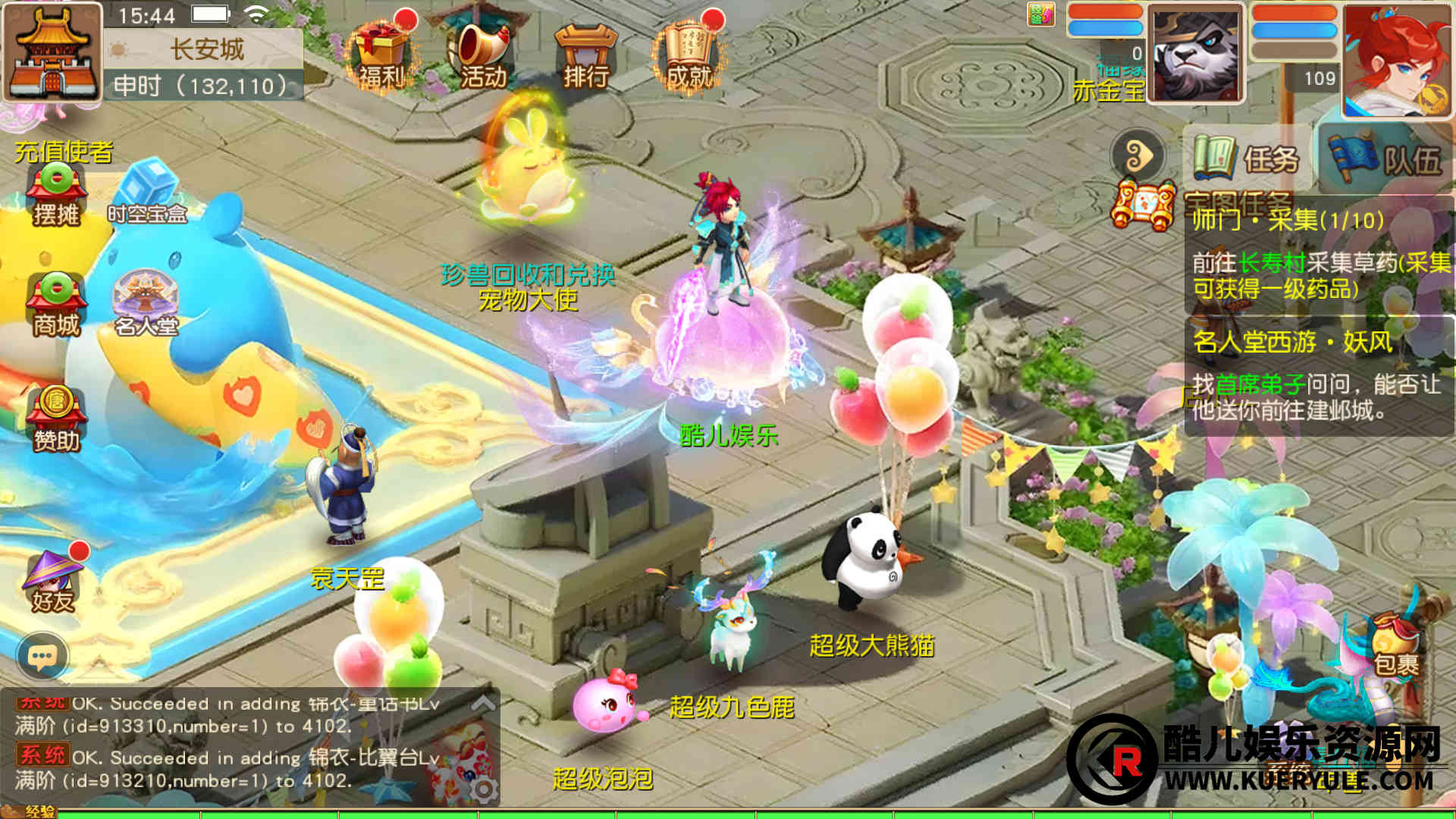The width and height of the screenshot is (1456, 819).
Task: Open the chat speech bubble button
Action: pos(42,656)
